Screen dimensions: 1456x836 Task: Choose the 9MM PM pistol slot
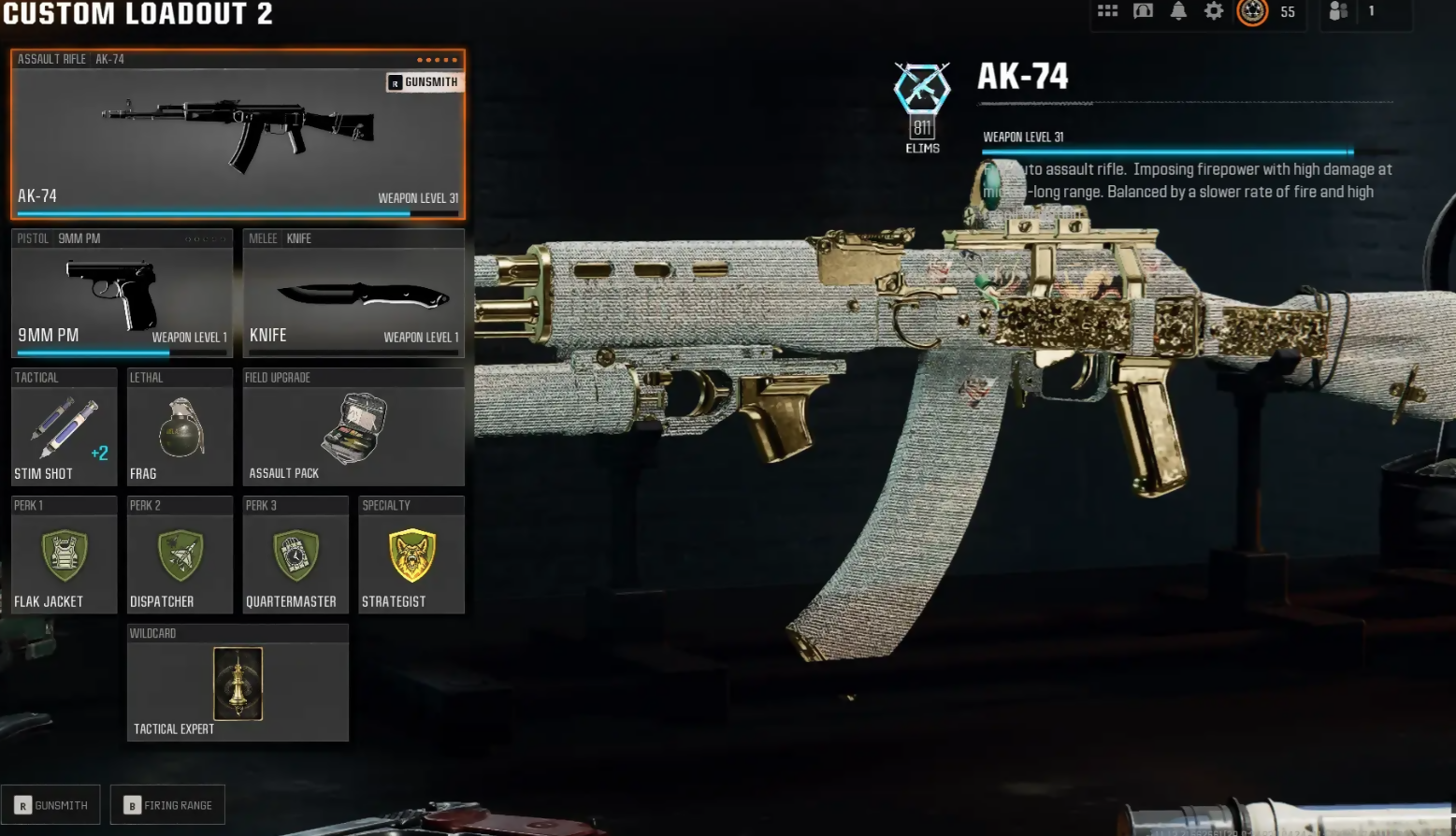point(122,294)
